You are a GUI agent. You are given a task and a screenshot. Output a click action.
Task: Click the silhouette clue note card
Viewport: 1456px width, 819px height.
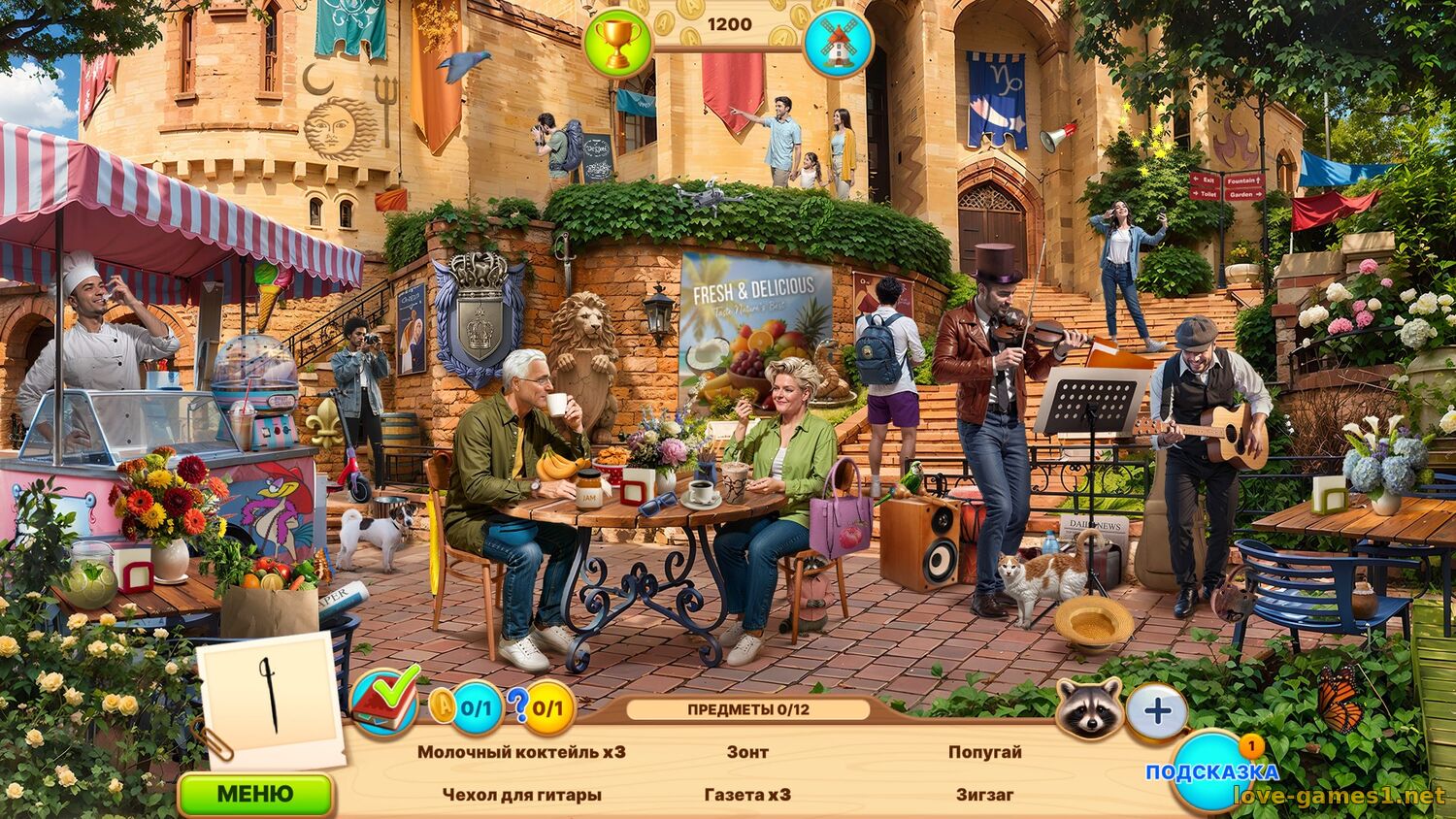pyautogui.click(x=270, y=699)
